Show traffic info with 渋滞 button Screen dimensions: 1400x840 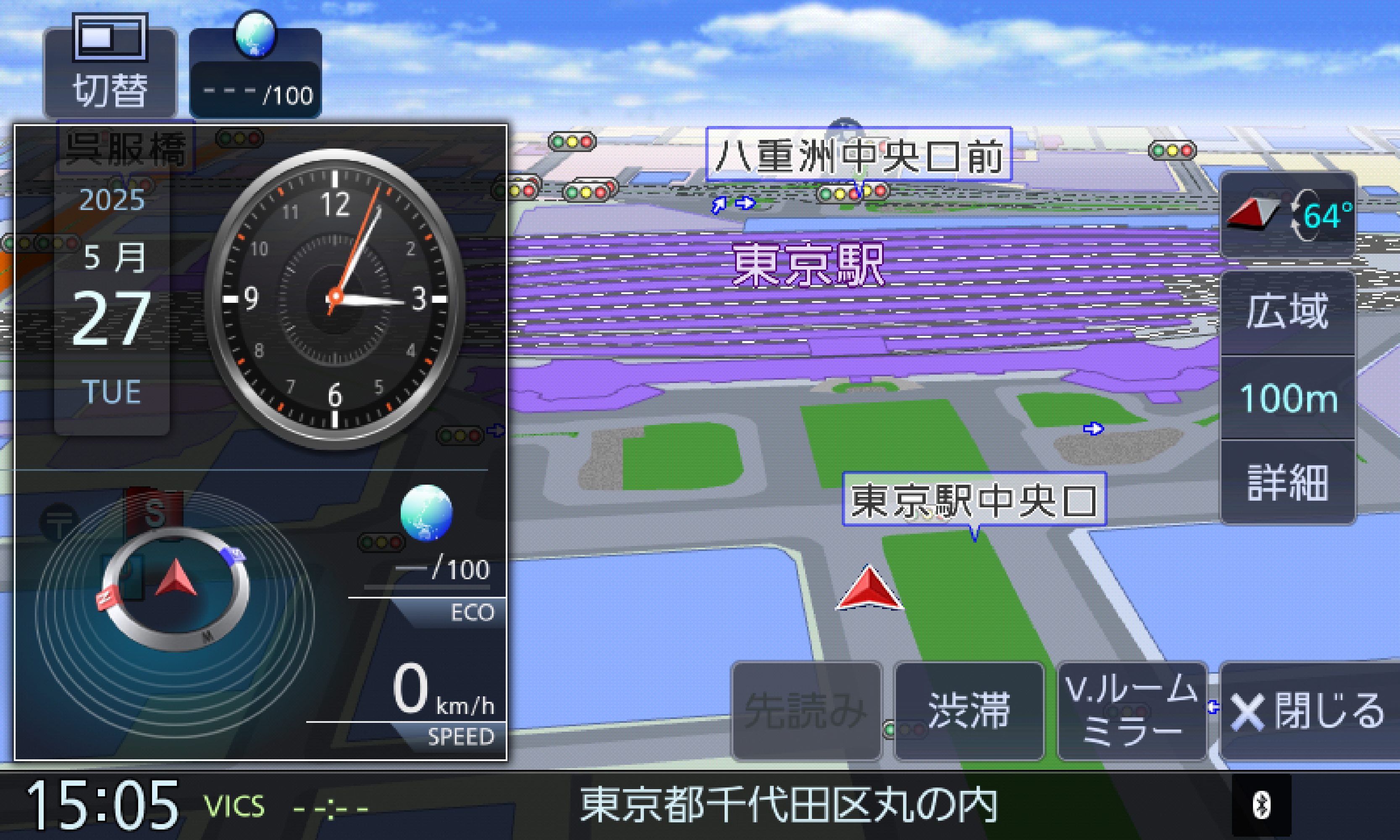pos(969,711)
